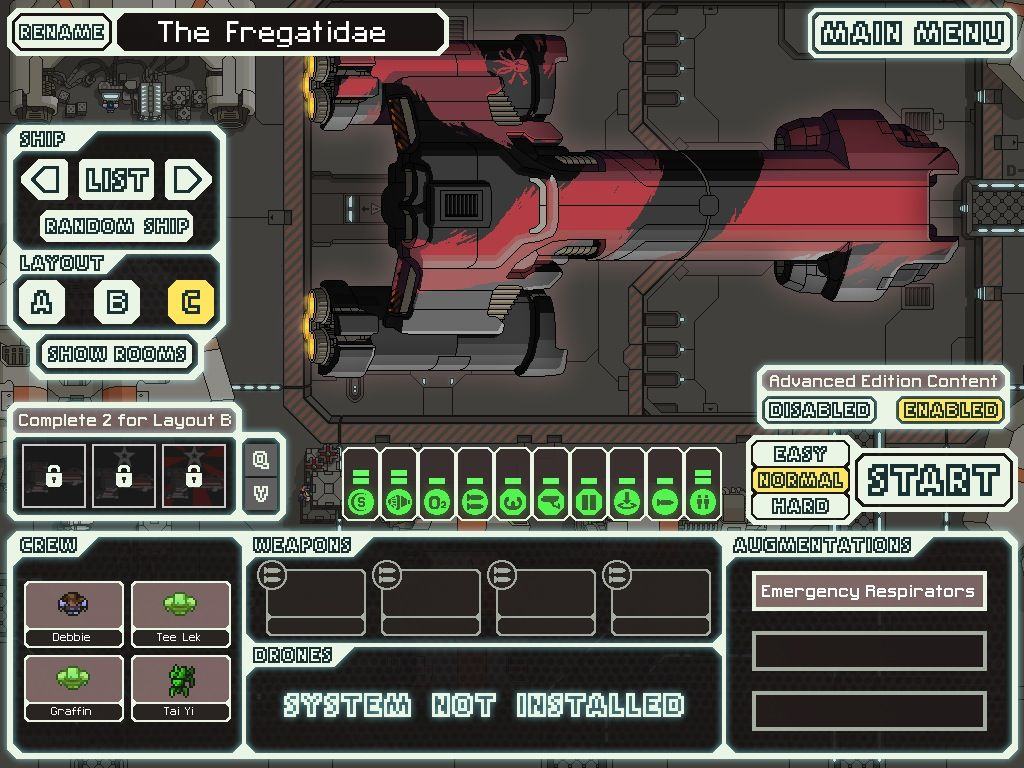
Task: Set difficulty to Easy
Action: coord(800,454)
